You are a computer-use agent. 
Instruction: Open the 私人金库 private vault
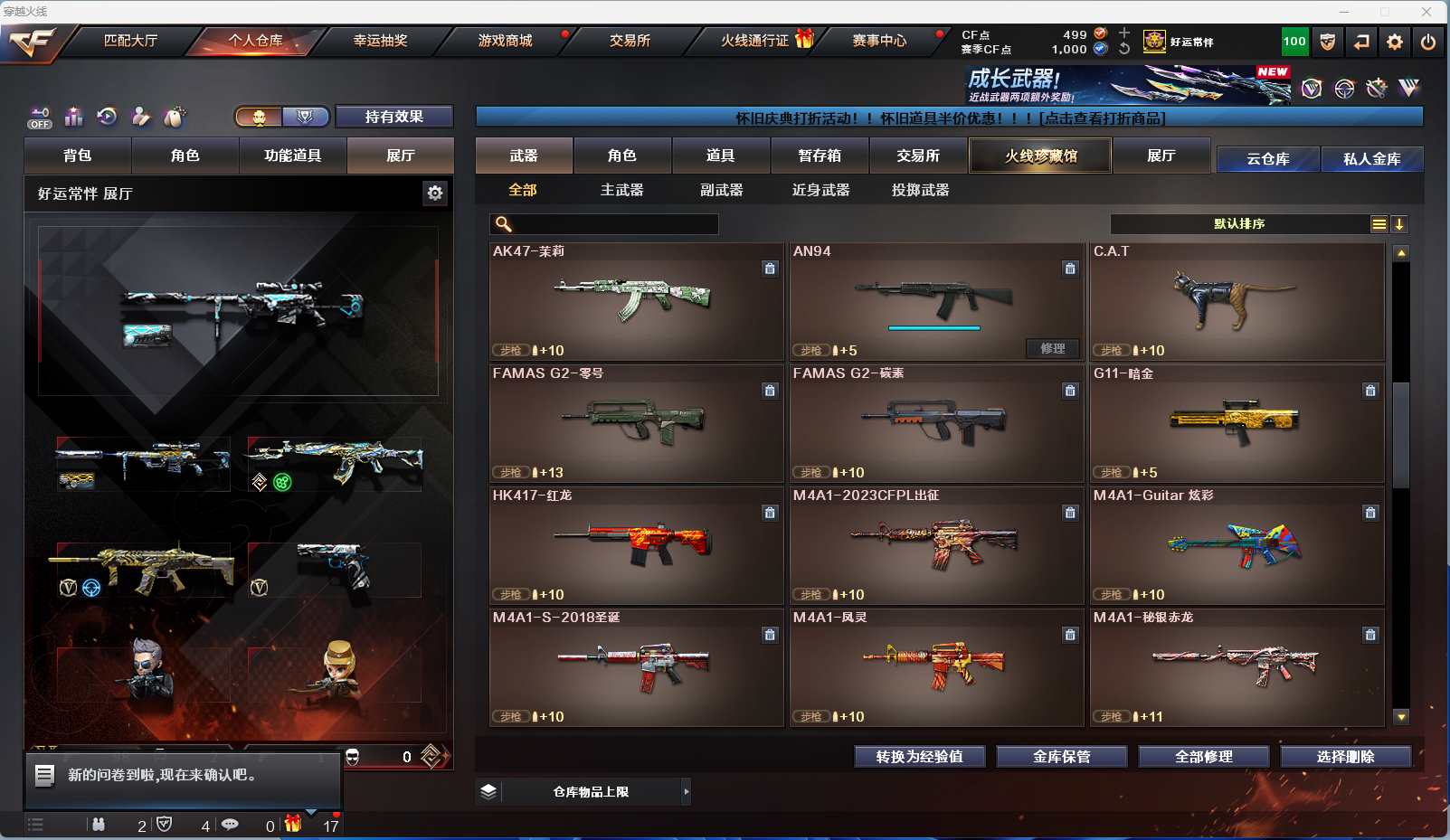1371,159
